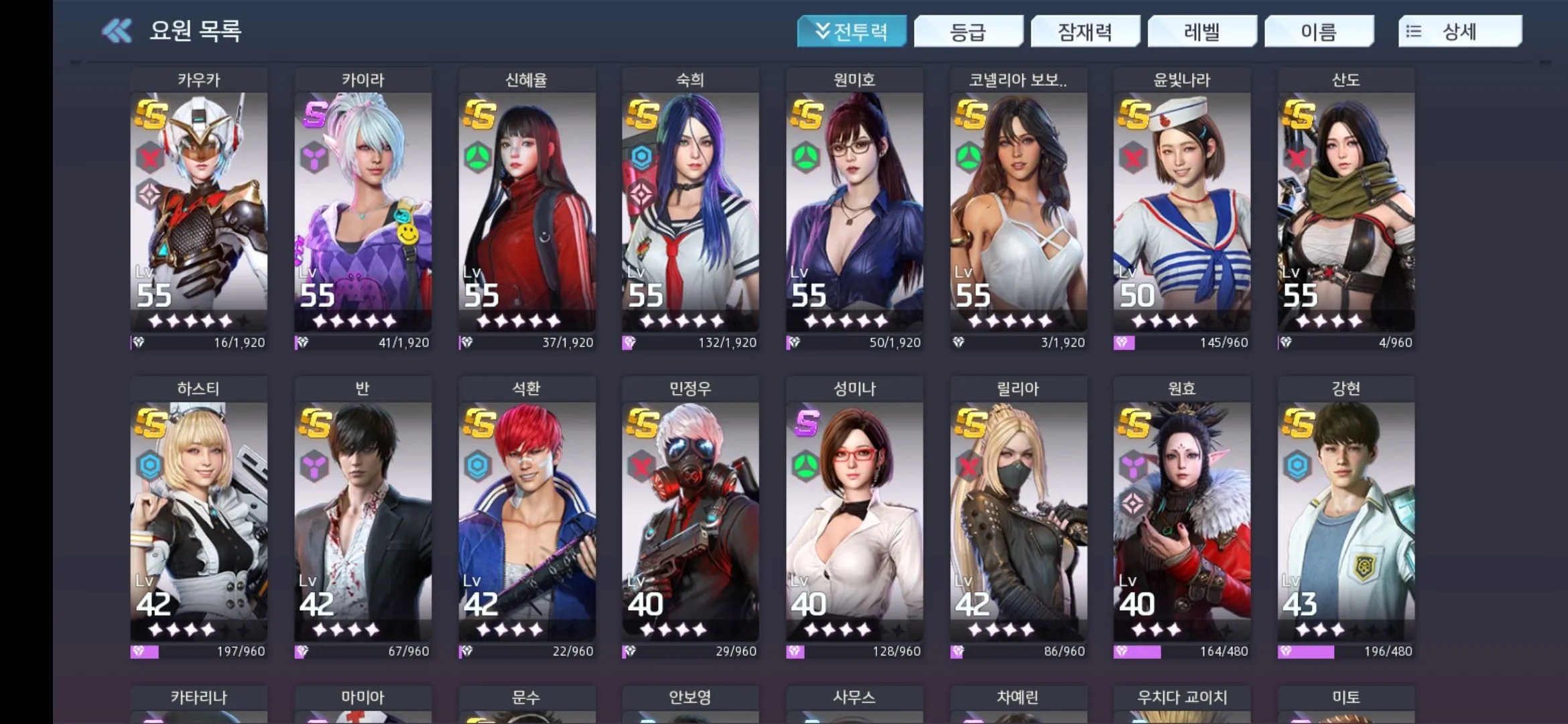This screenshot has width=1568, height=724.
Task: Pick the 윤빛나라 card
Action: (x=1182, y=208)
